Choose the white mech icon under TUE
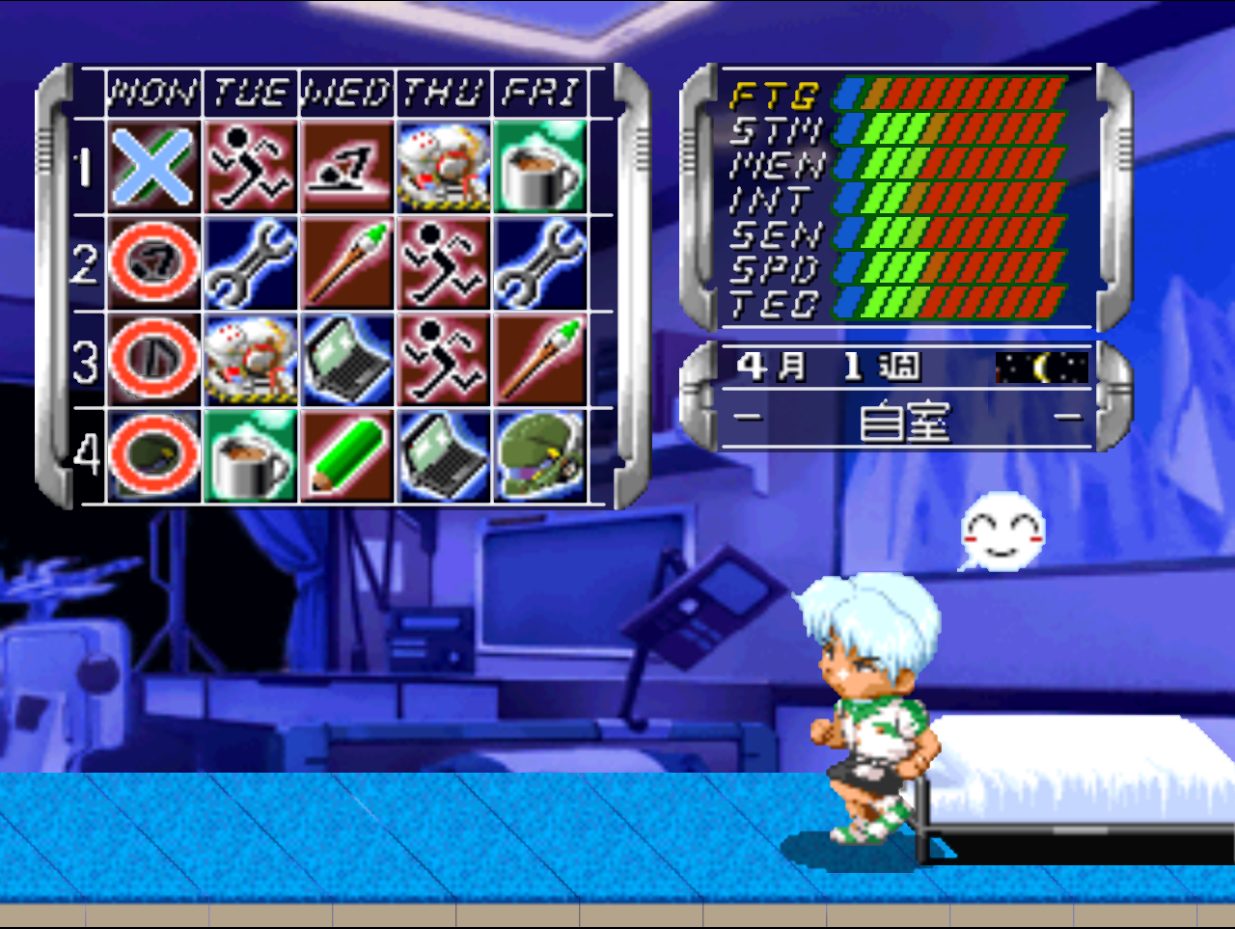Viewport: 1235px width, 929px height. pyautogui.click(x=250, y=359)
